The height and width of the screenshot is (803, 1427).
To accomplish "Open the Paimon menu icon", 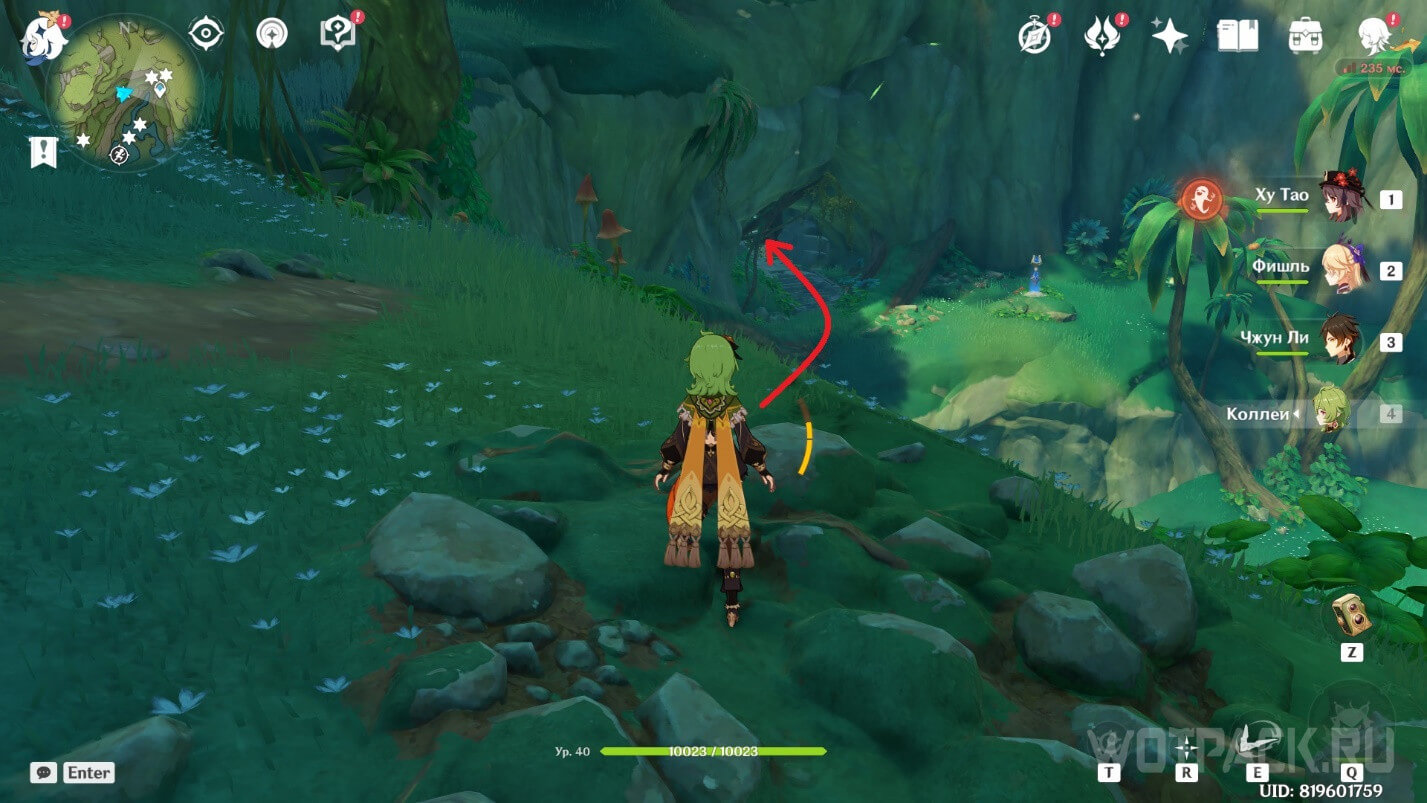I will (44, 37).
